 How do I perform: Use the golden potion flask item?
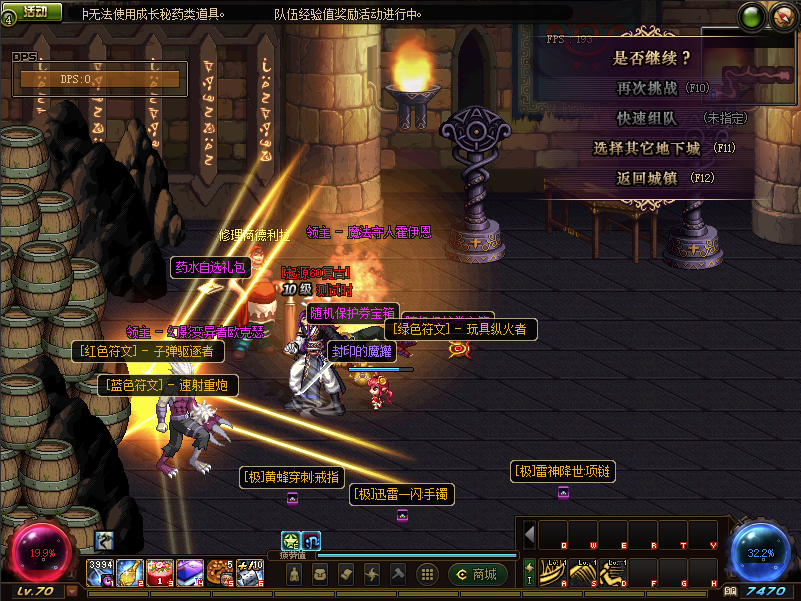pyautogui.click(x=130, y=572)
